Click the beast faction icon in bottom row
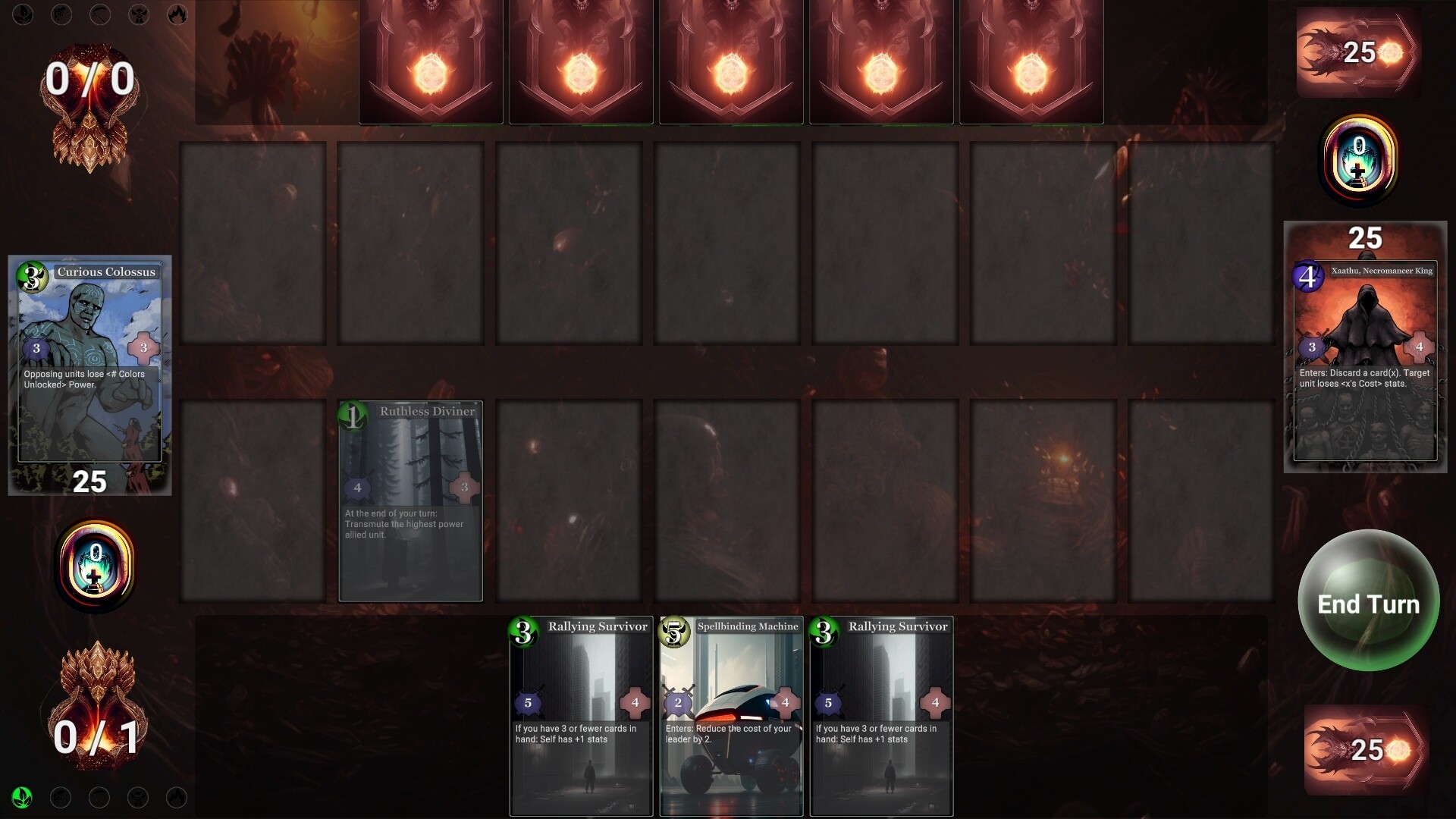This screenshot has width=1456, height=819. 138,797
